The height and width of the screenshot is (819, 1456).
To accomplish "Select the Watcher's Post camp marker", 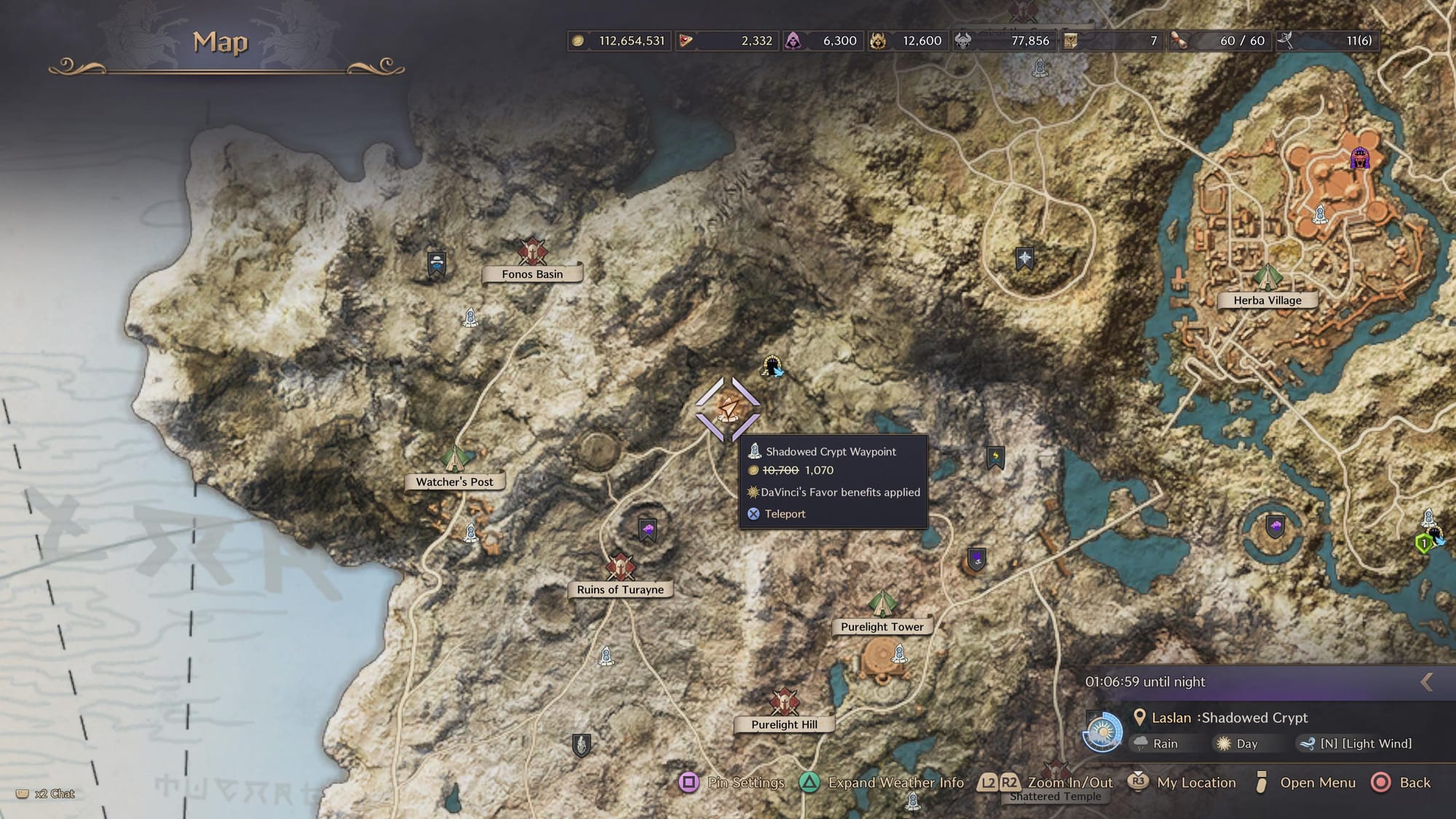I will [455, 459].
